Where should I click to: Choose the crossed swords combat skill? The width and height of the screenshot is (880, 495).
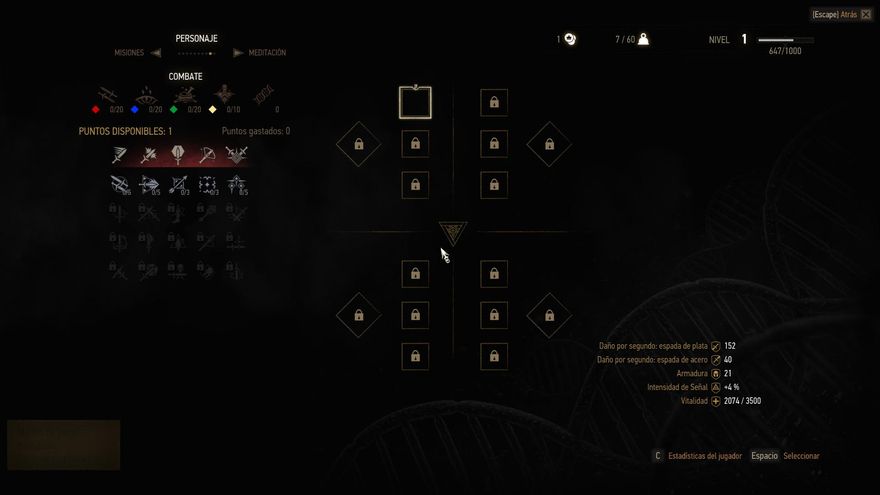coord(237,155)
